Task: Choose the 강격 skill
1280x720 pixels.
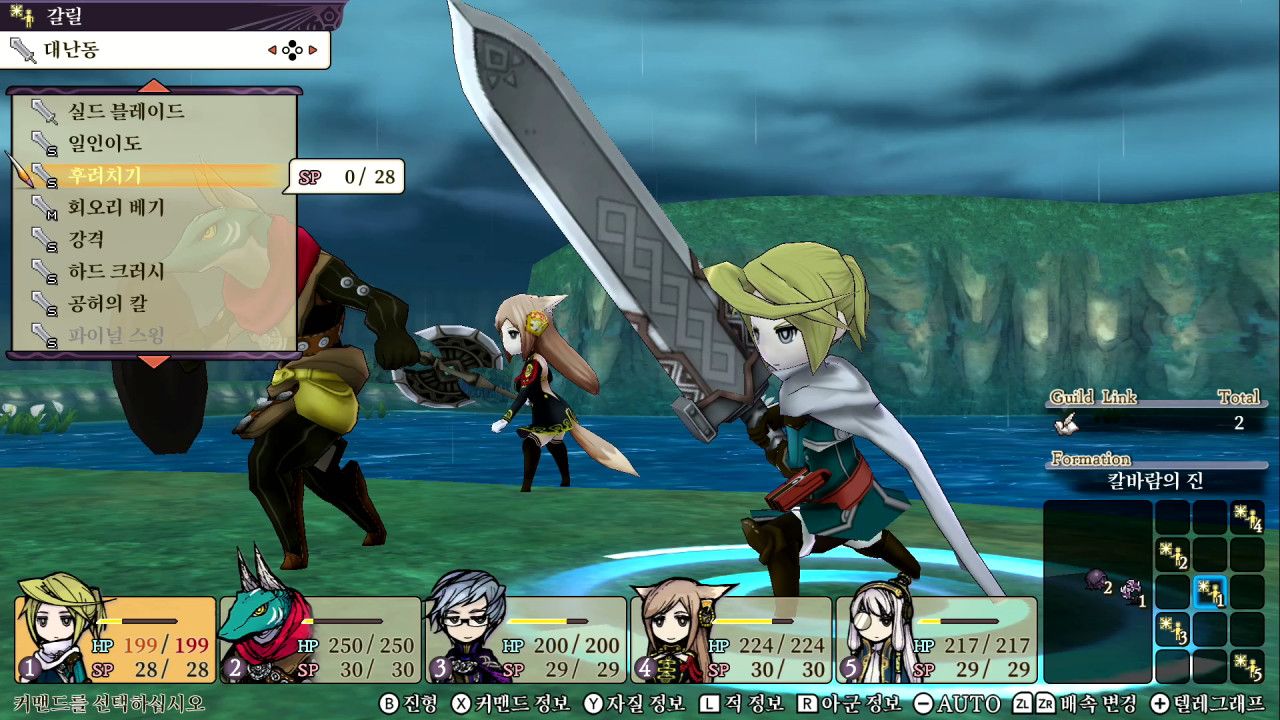Action: point(86,240)
